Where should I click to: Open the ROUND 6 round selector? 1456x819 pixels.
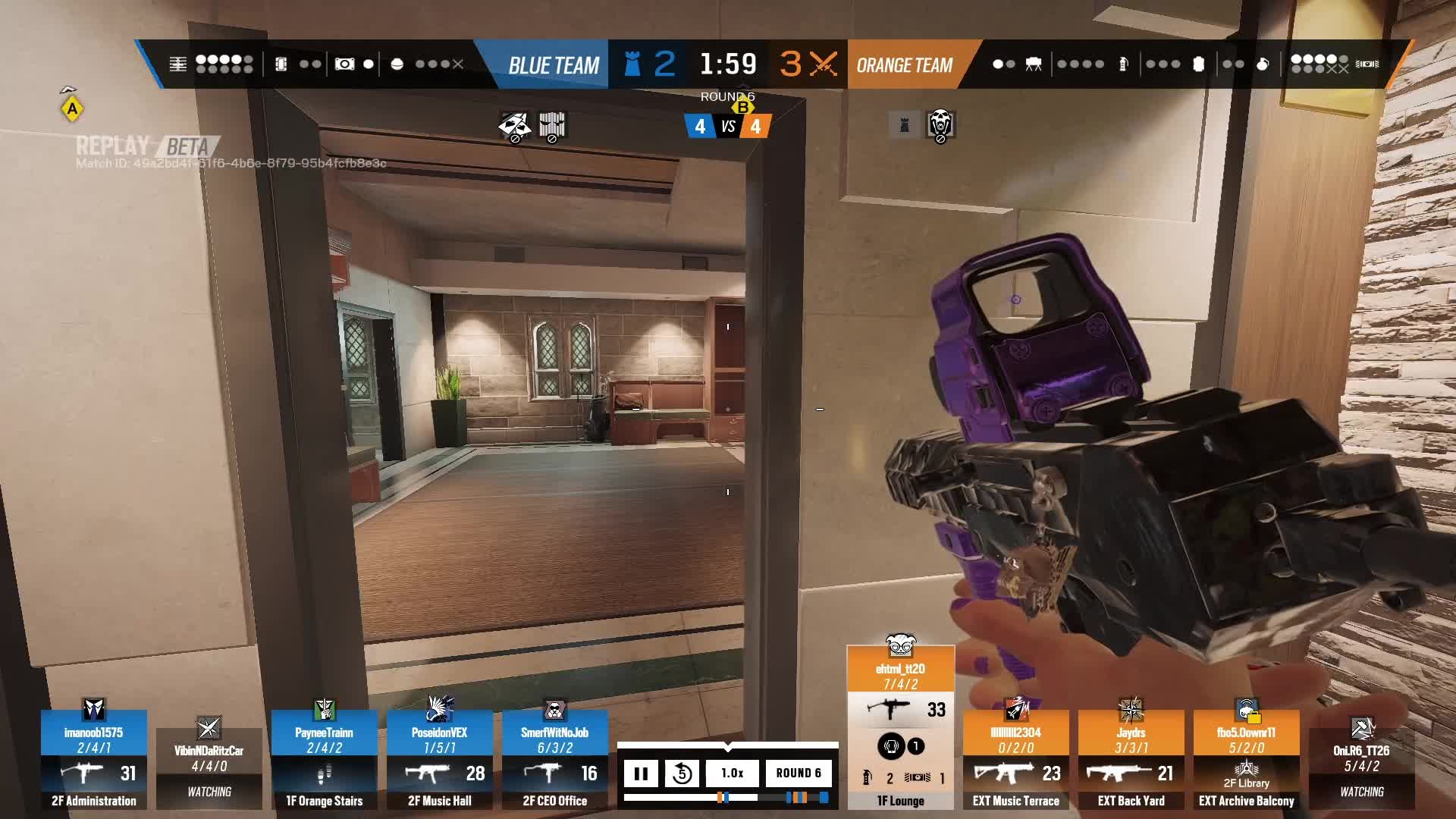pos(800,773)
